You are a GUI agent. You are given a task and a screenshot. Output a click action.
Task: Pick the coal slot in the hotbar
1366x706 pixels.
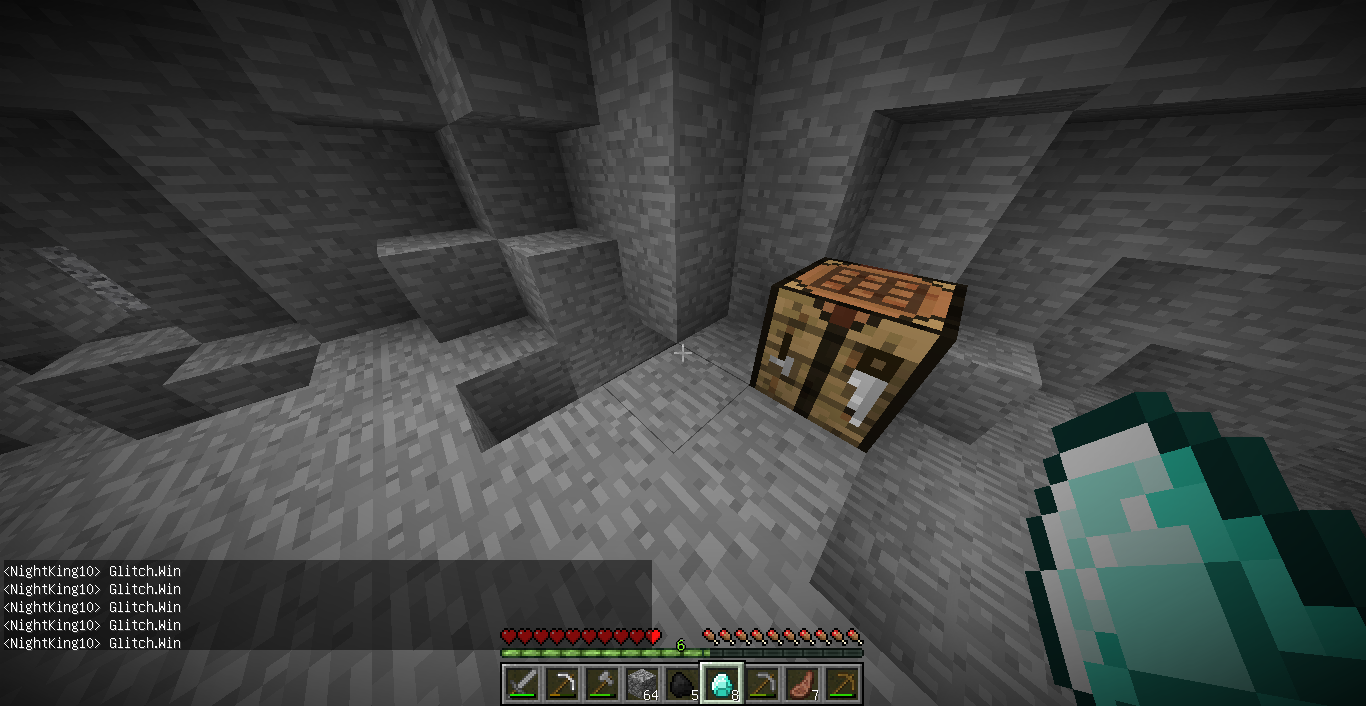(681, 684)
